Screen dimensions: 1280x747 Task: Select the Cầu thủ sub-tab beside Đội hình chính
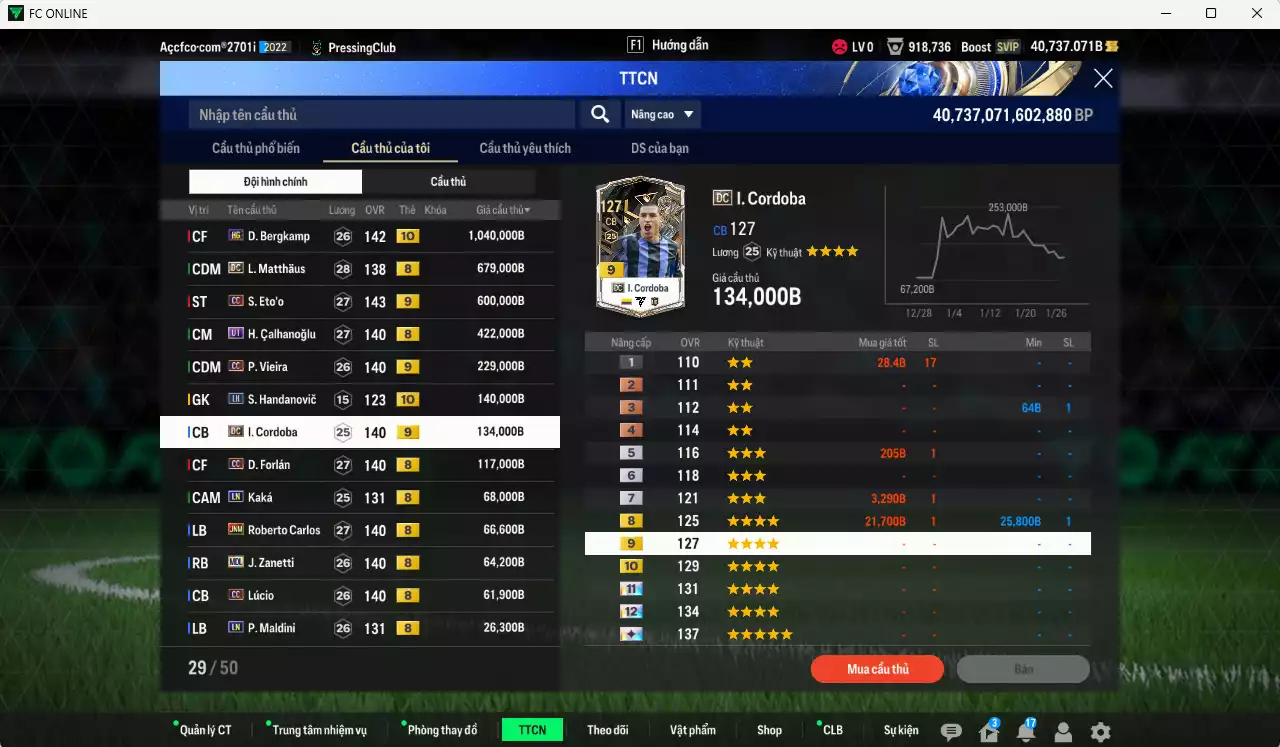click(x=449, y=181)
